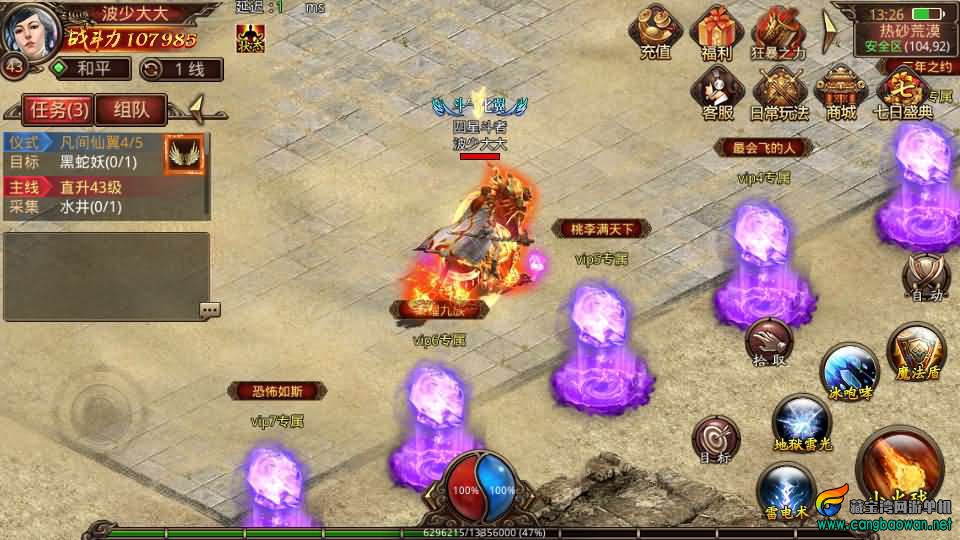Open the 充值 recharge menu
The image size is (960, 540).
(x=655, y=33)
